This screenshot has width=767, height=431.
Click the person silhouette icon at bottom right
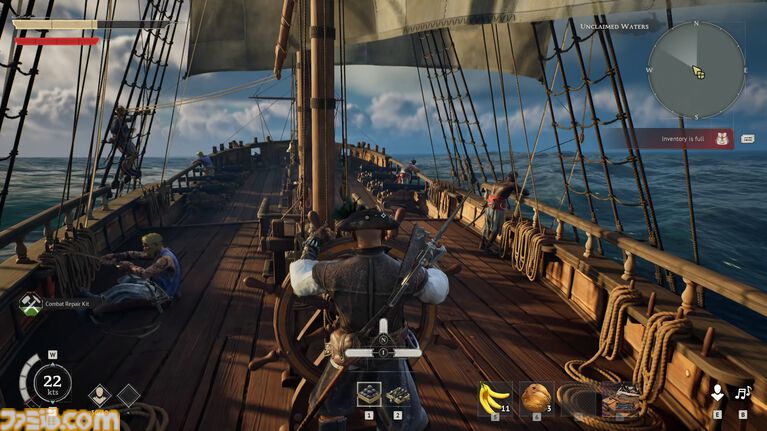716,394
